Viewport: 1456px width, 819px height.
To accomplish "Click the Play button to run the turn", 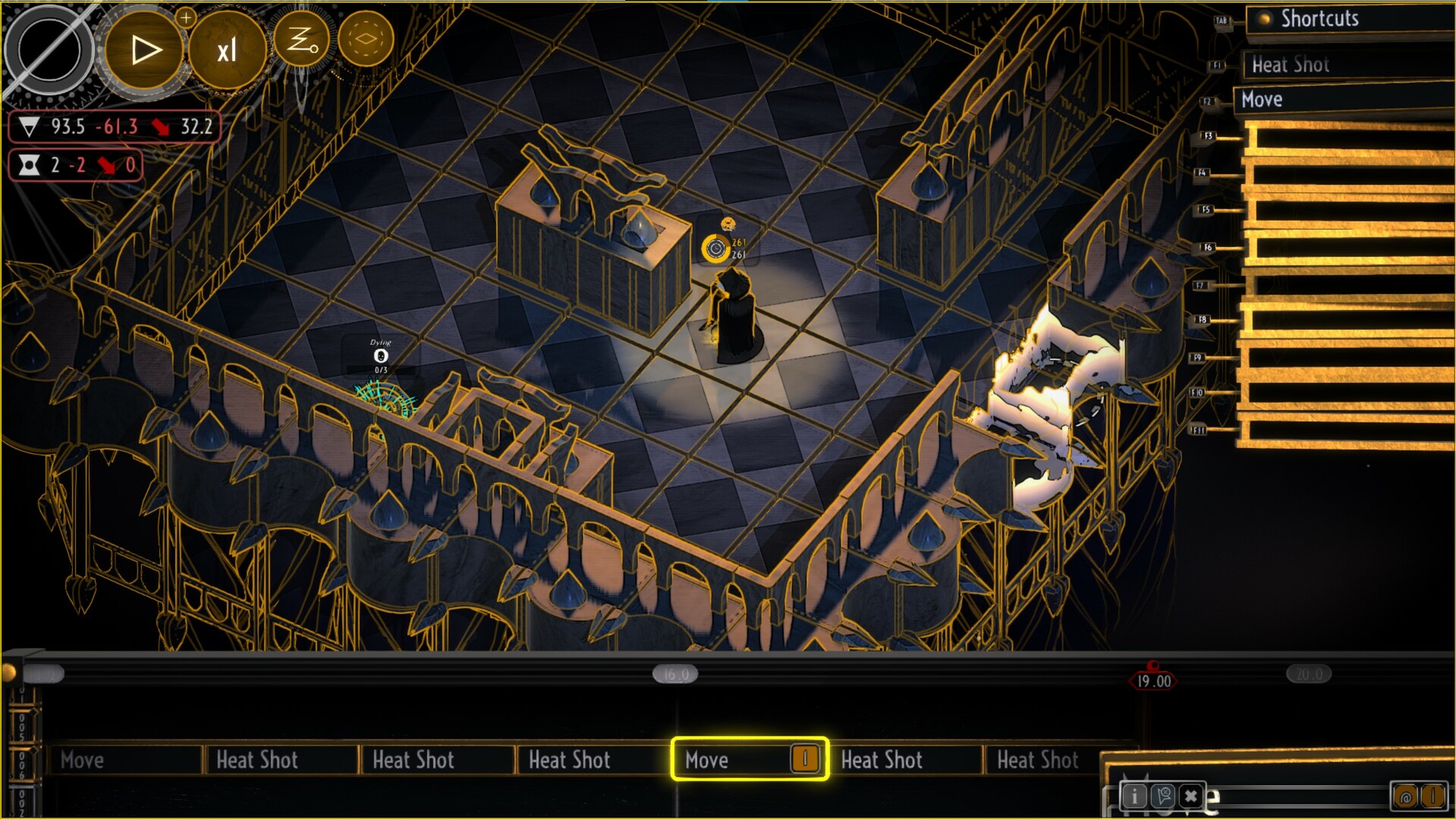I will click(x=144, y=49).
